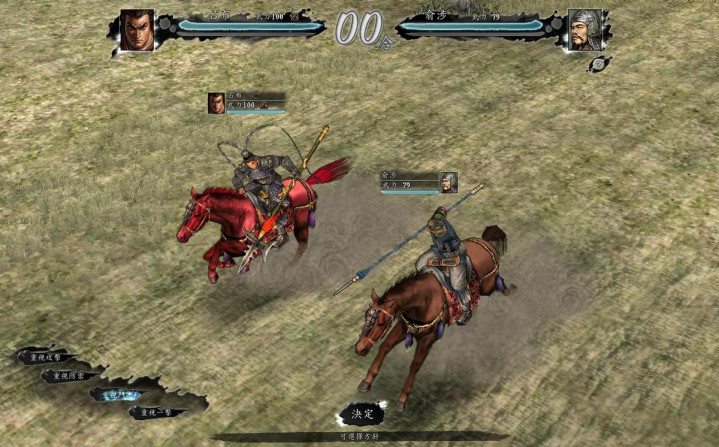The height and width of the screenshot is (447, 719).
Task: Confirm with the 決定 button
Action: pyautogui.click(x=361, y=413)
